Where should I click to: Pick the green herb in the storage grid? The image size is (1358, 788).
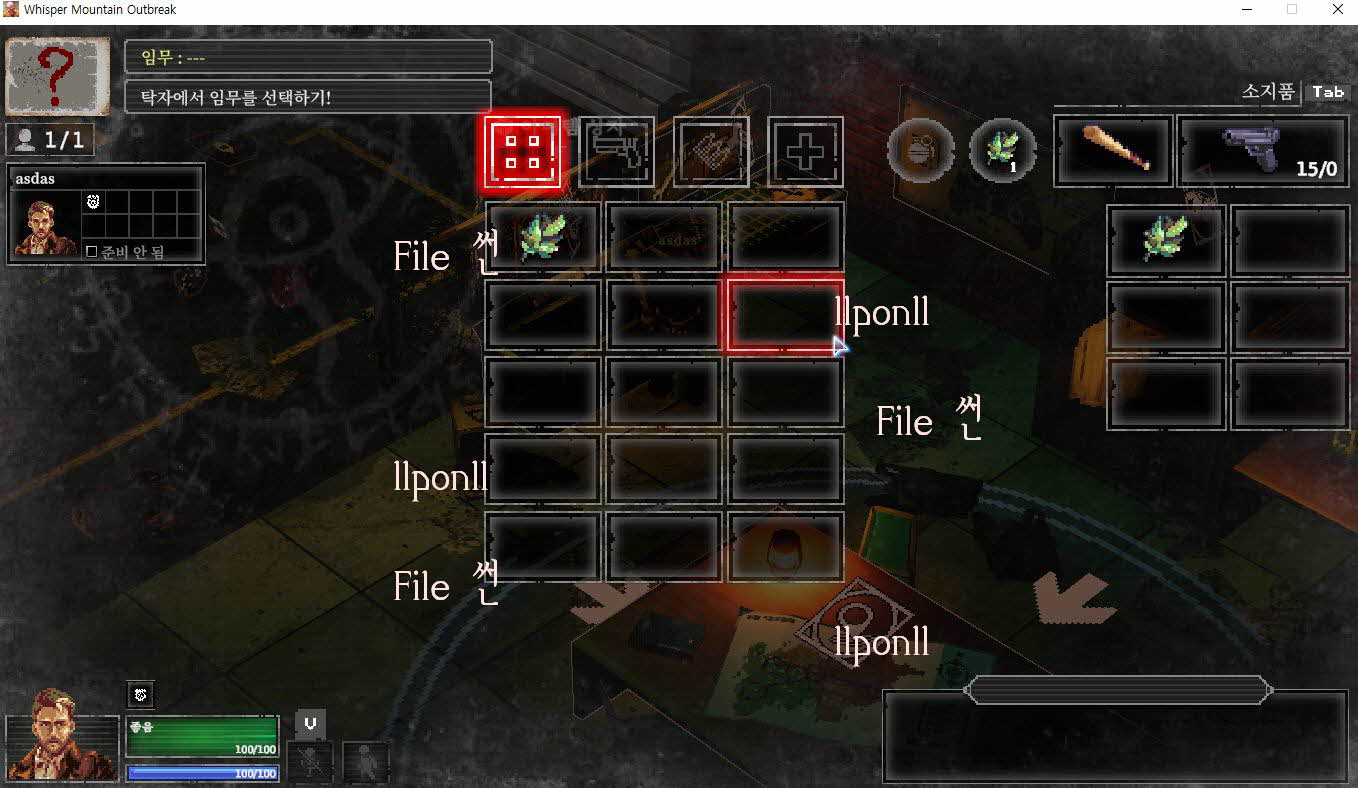543,237
